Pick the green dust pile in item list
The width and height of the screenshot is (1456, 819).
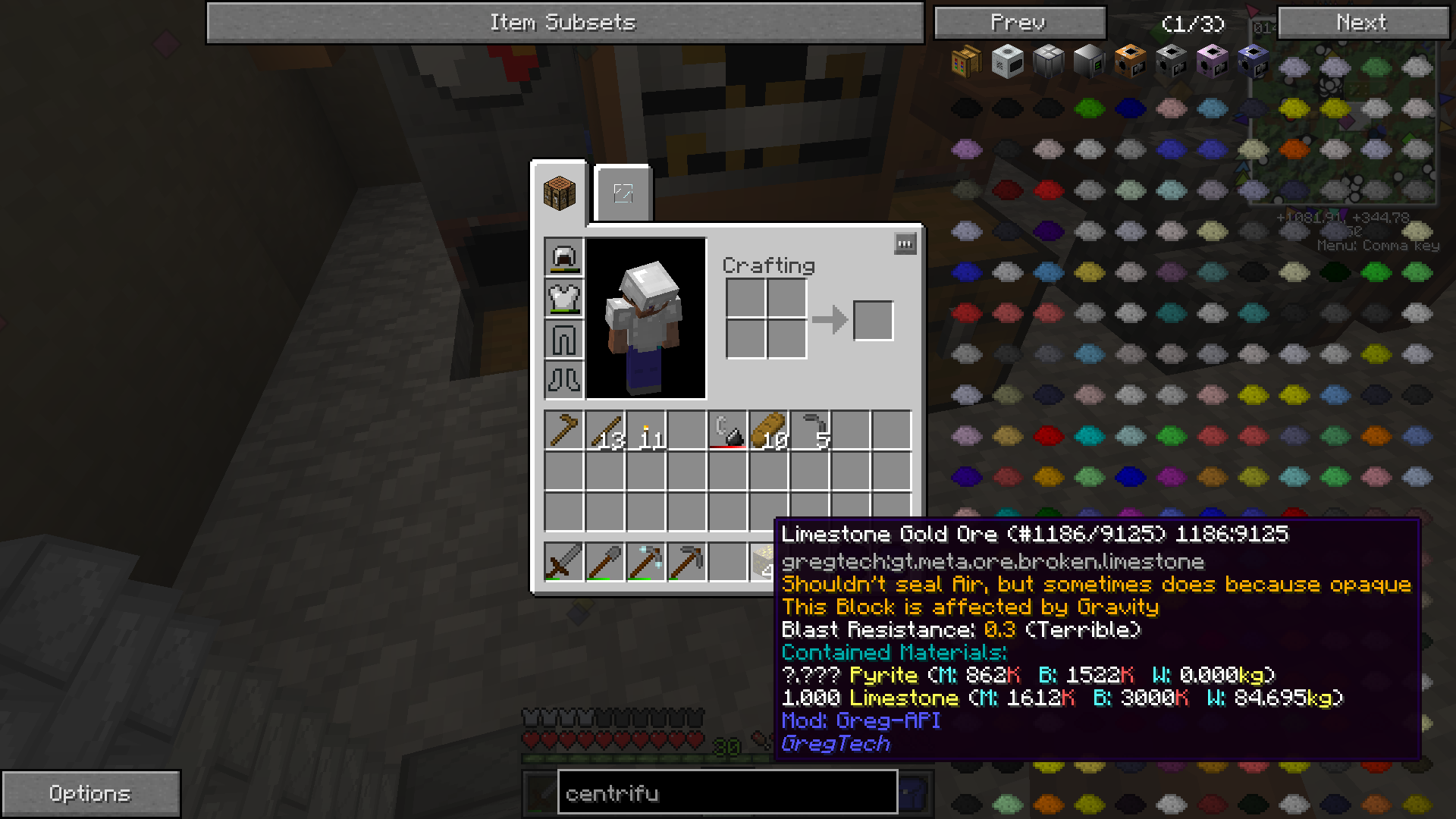click(x=1089, y=108)
